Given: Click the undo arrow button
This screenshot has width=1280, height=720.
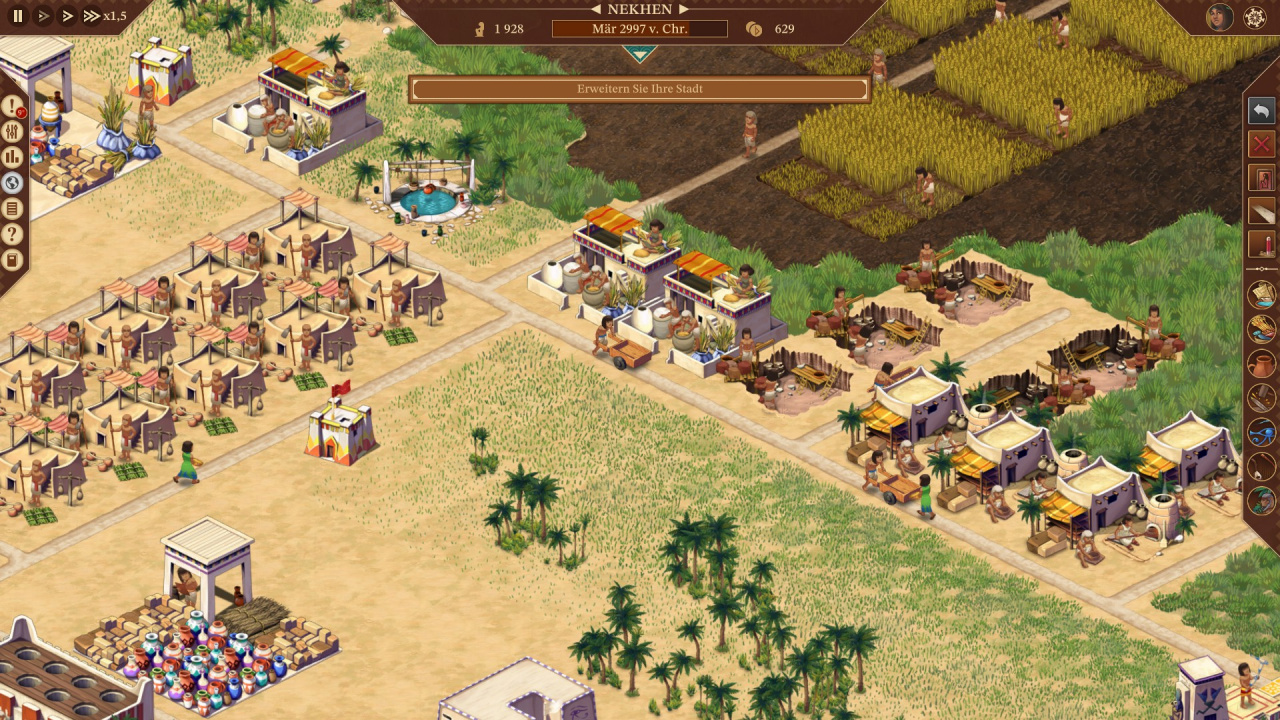Looking at the screenshot, I should pos(1262,110).
